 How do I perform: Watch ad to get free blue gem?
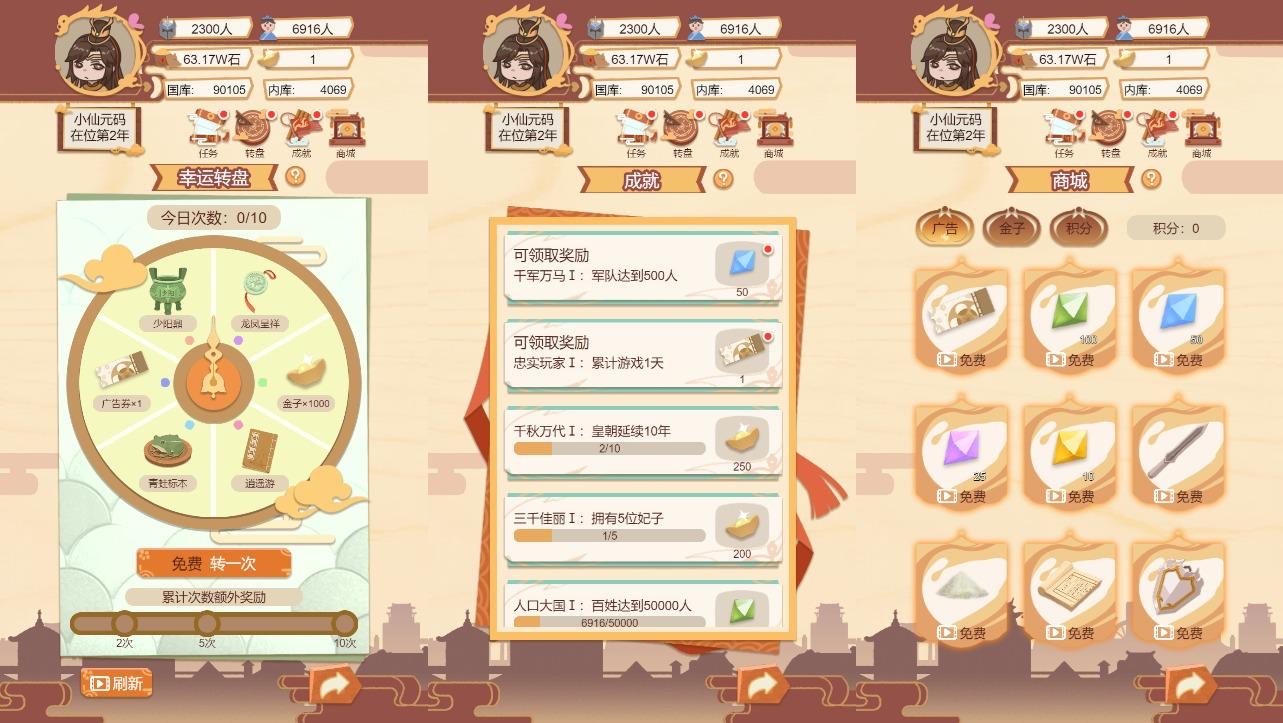click(x=1178, y=358)
